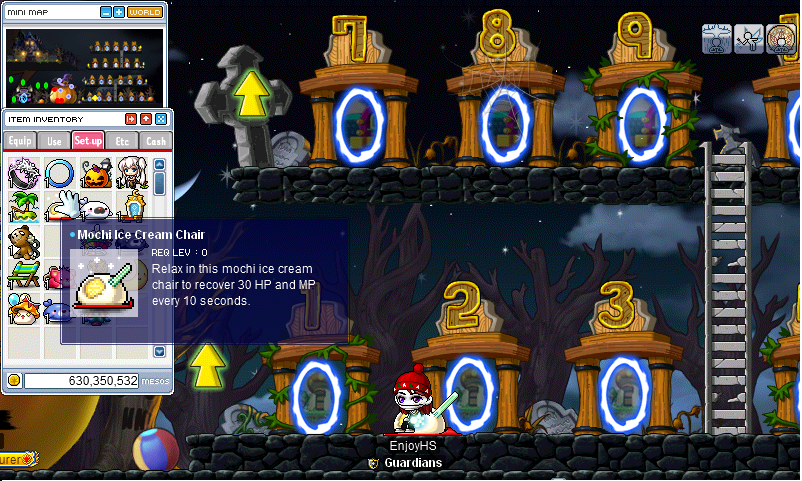This screenshot has height=481, width=802.
Task: Select the Set-up inventory tab
Action: (x=88, y=141)
